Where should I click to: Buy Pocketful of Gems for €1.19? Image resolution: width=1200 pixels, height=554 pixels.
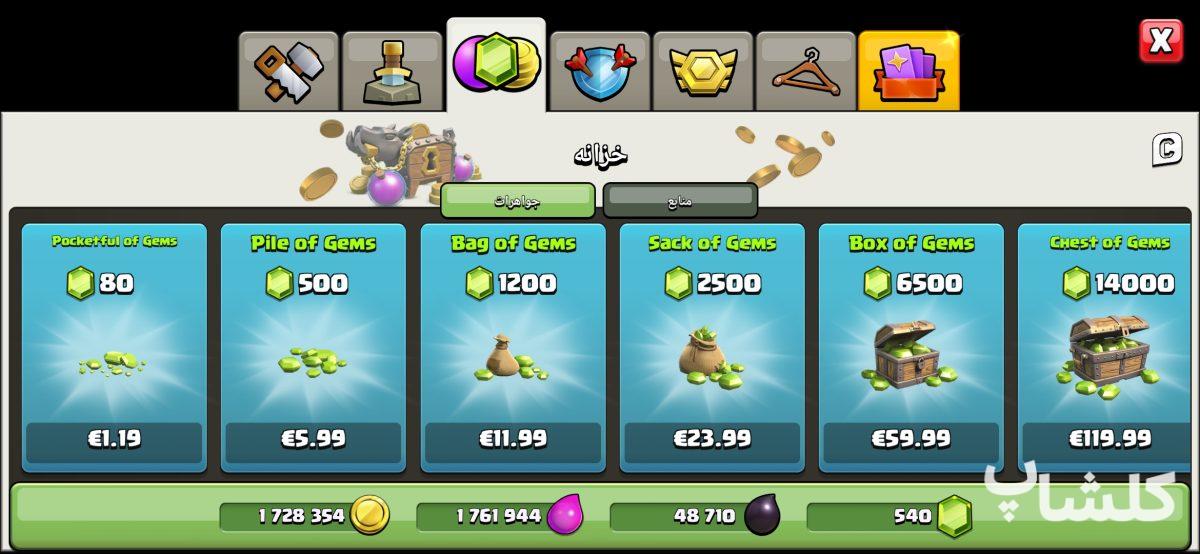[114, 439]
